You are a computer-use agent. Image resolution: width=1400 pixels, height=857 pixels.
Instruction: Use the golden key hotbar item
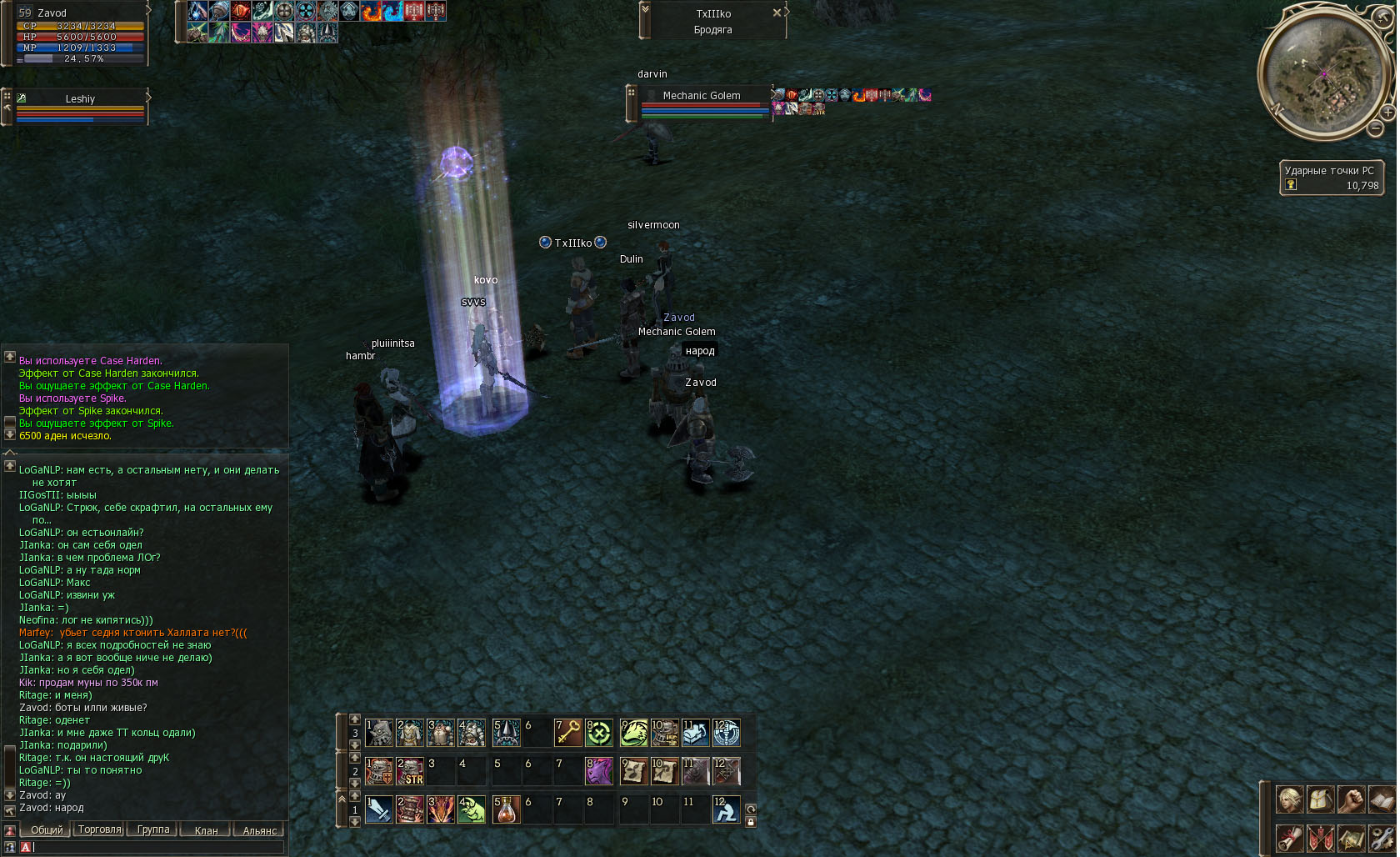point(568,733)
